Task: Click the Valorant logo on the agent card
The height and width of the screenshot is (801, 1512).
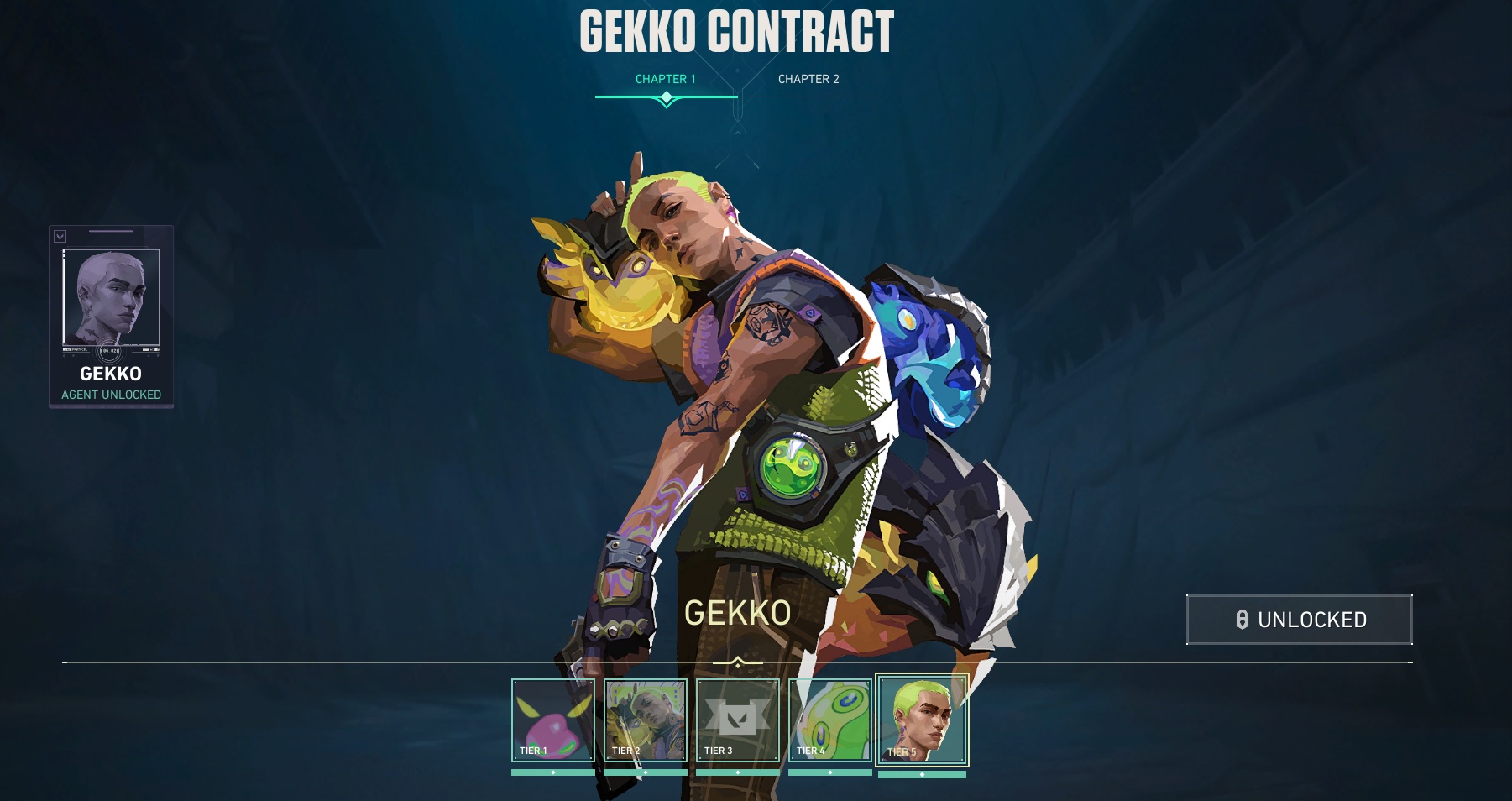Action: [x=59, y=236]
